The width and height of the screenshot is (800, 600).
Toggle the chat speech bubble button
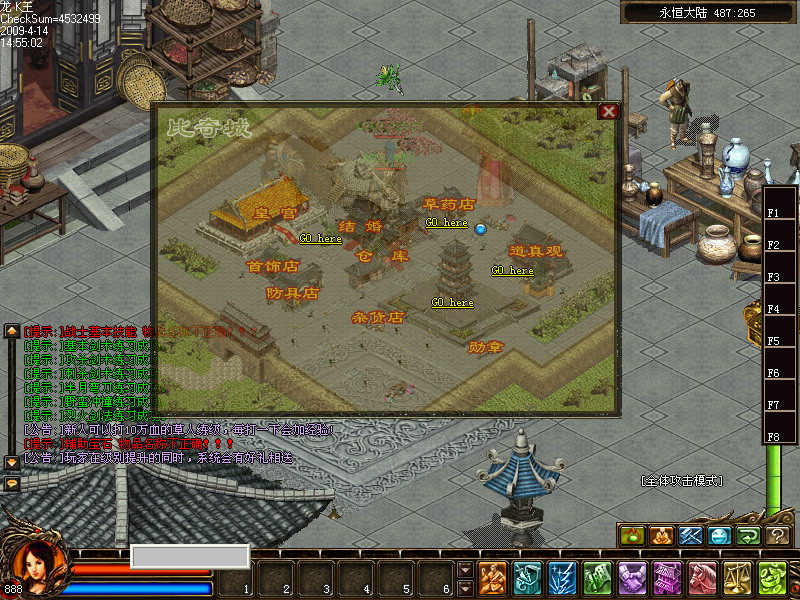(12, 483)
